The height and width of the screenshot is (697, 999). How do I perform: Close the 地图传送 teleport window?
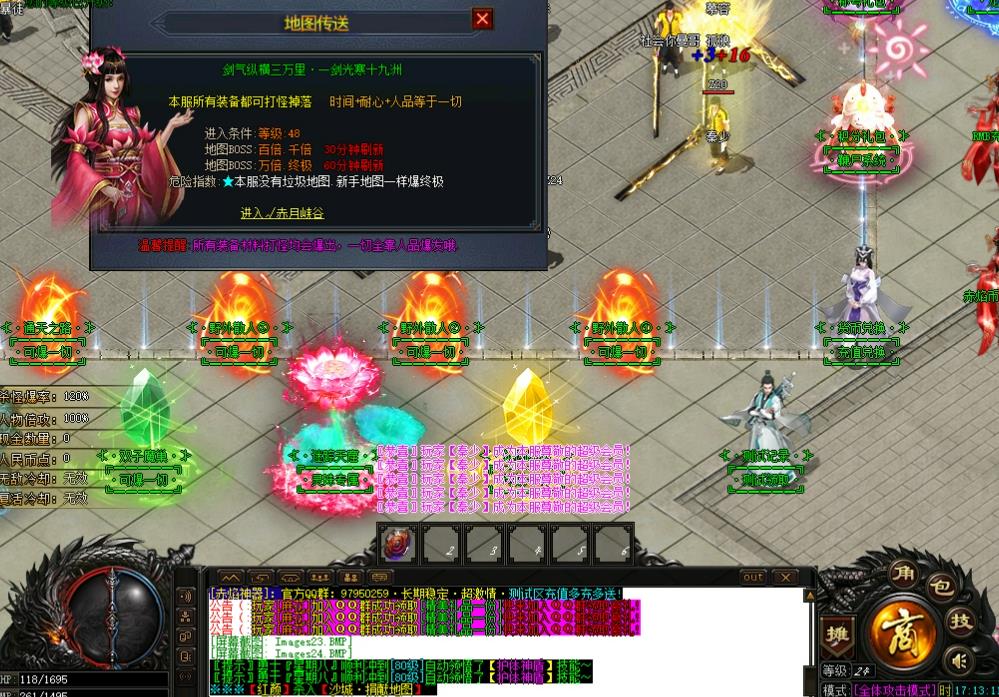click(482, 19)
